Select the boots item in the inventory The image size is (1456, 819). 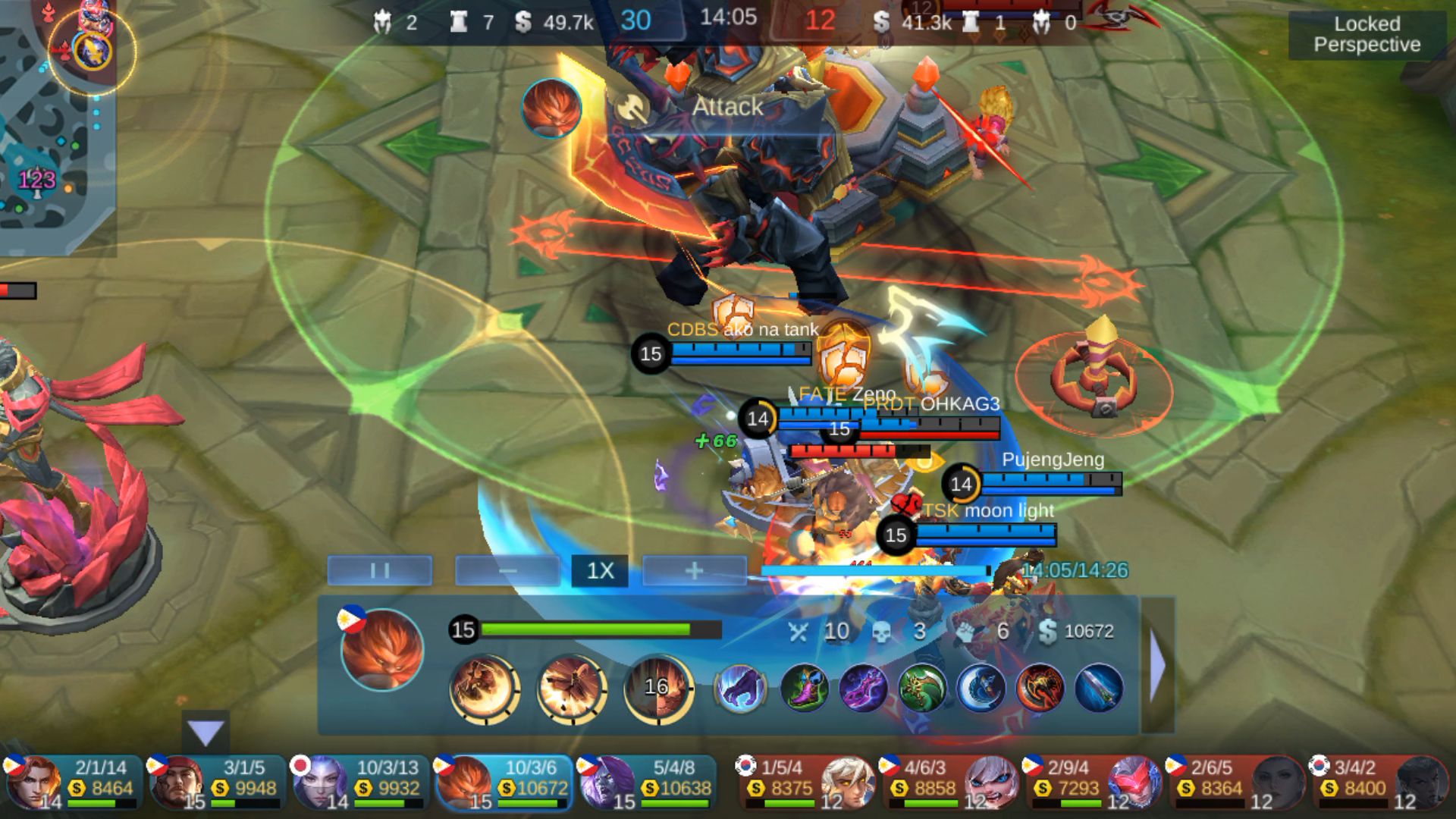pyautogui.click(x=804, y=688)
